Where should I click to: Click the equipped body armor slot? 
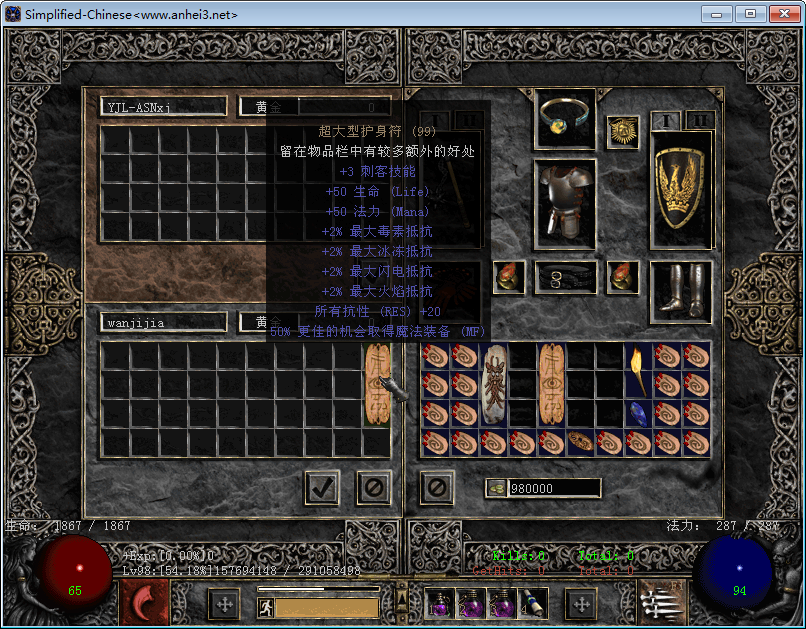[x=565, y=203]
